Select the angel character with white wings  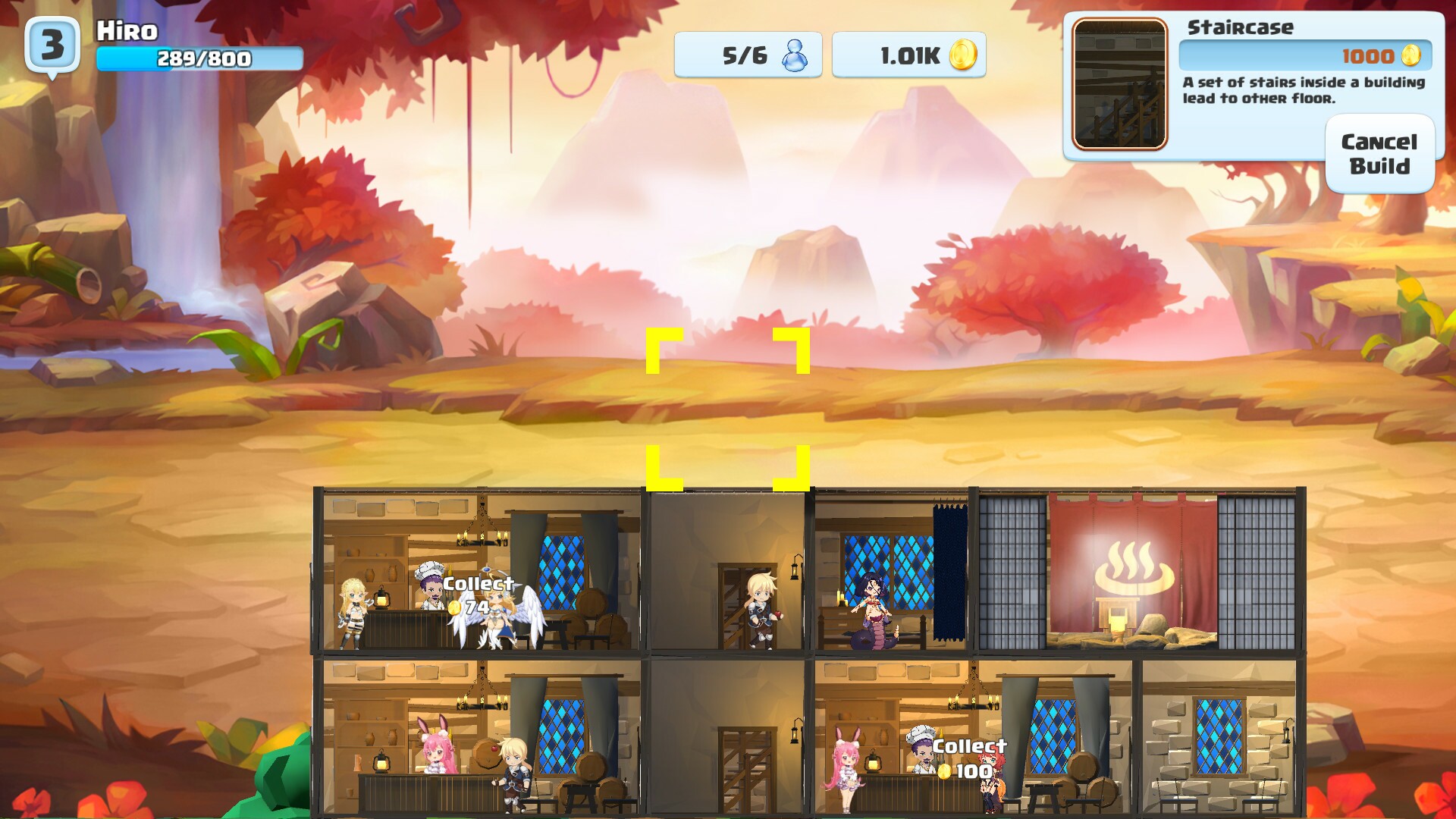click(x=497, y=614)
